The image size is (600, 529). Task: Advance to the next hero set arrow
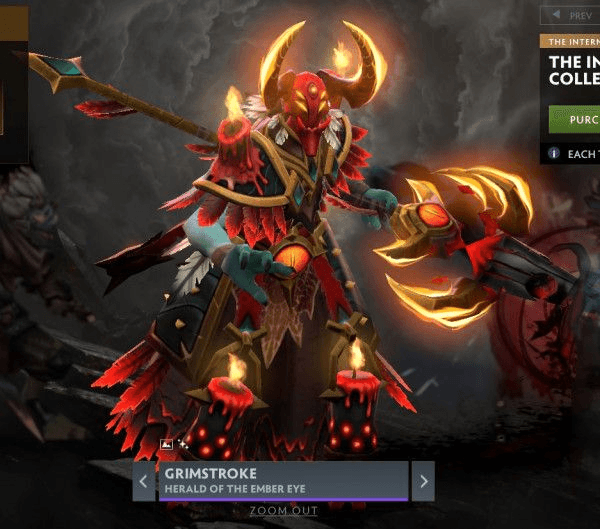click(x=423, y=481)
